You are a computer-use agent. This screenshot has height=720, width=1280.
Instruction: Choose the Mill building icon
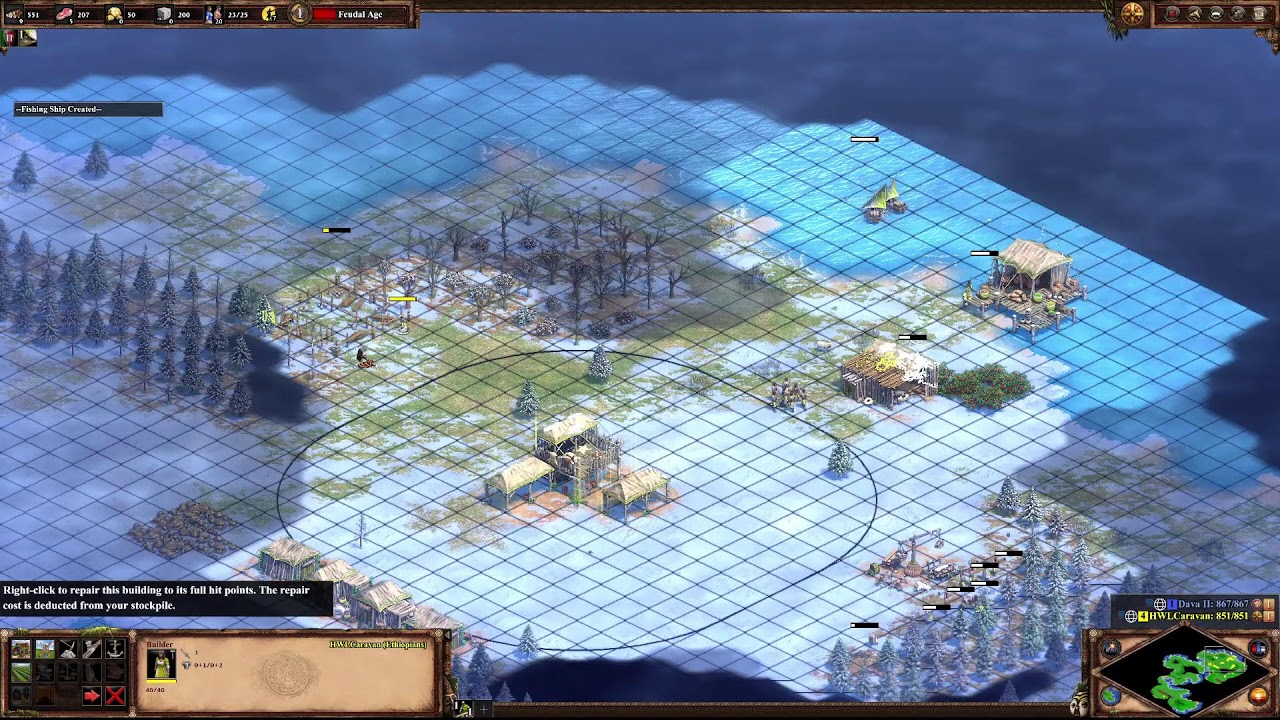[44, 650]
